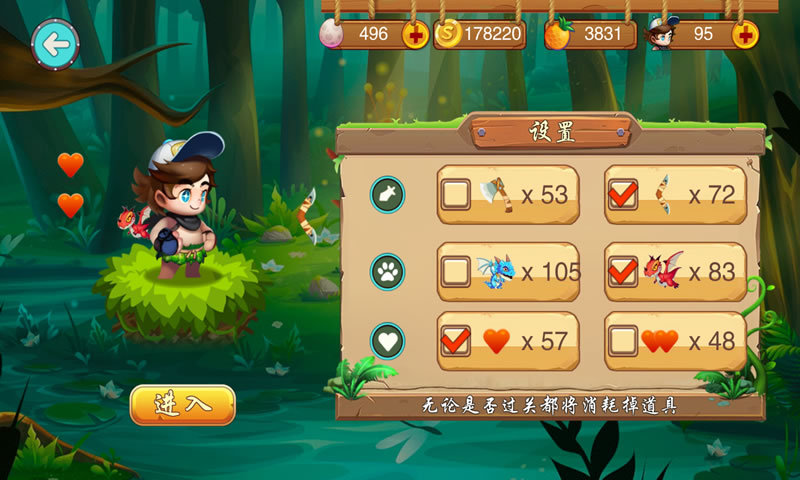
Task: Add more hero lives with plus button
Action: click(744, 35)
